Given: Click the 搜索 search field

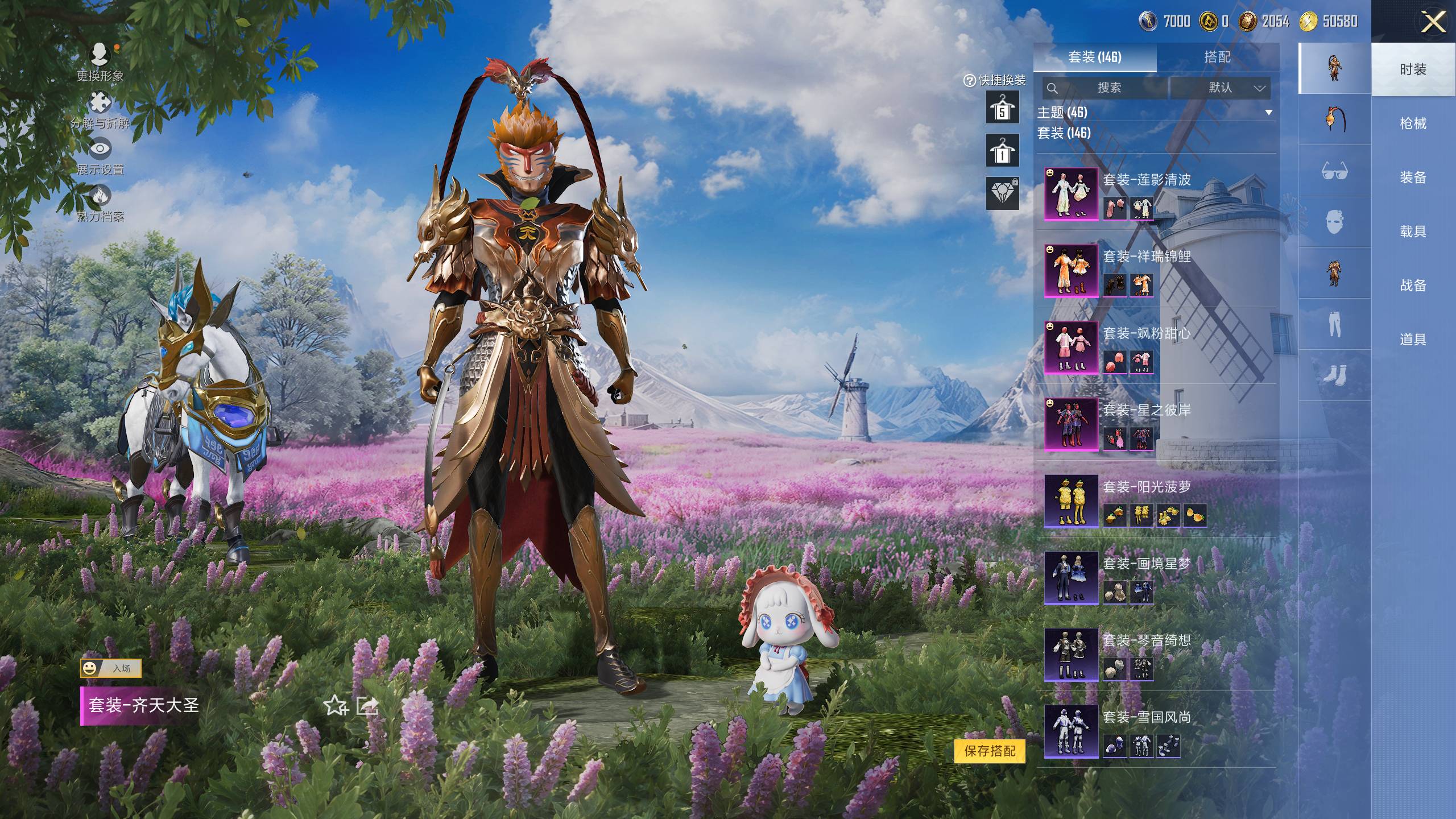Looking at the screenshot, I should [x=1105, y=88].
